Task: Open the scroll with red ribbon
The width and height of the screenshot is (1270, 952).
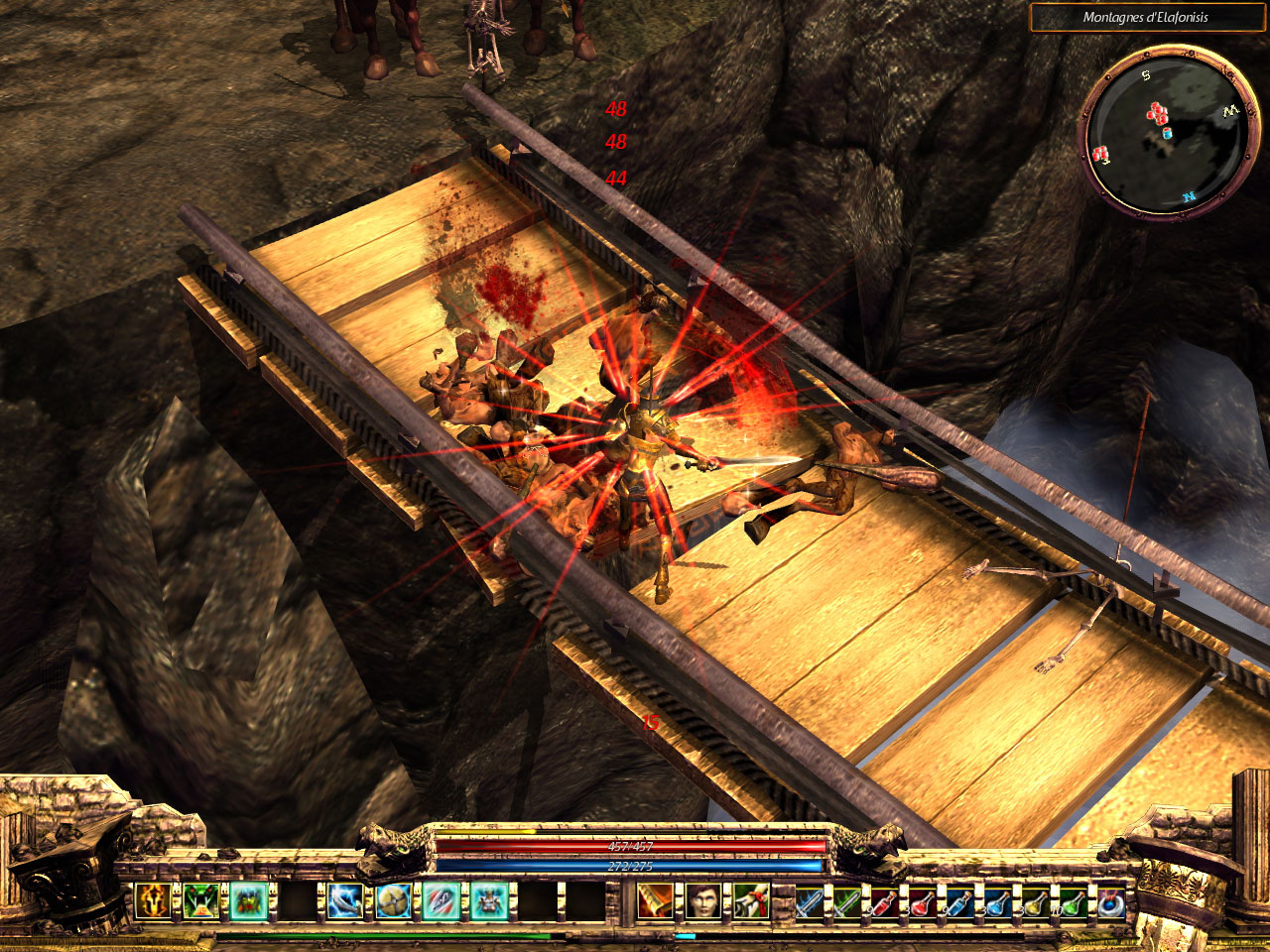Action: point(750,901)
